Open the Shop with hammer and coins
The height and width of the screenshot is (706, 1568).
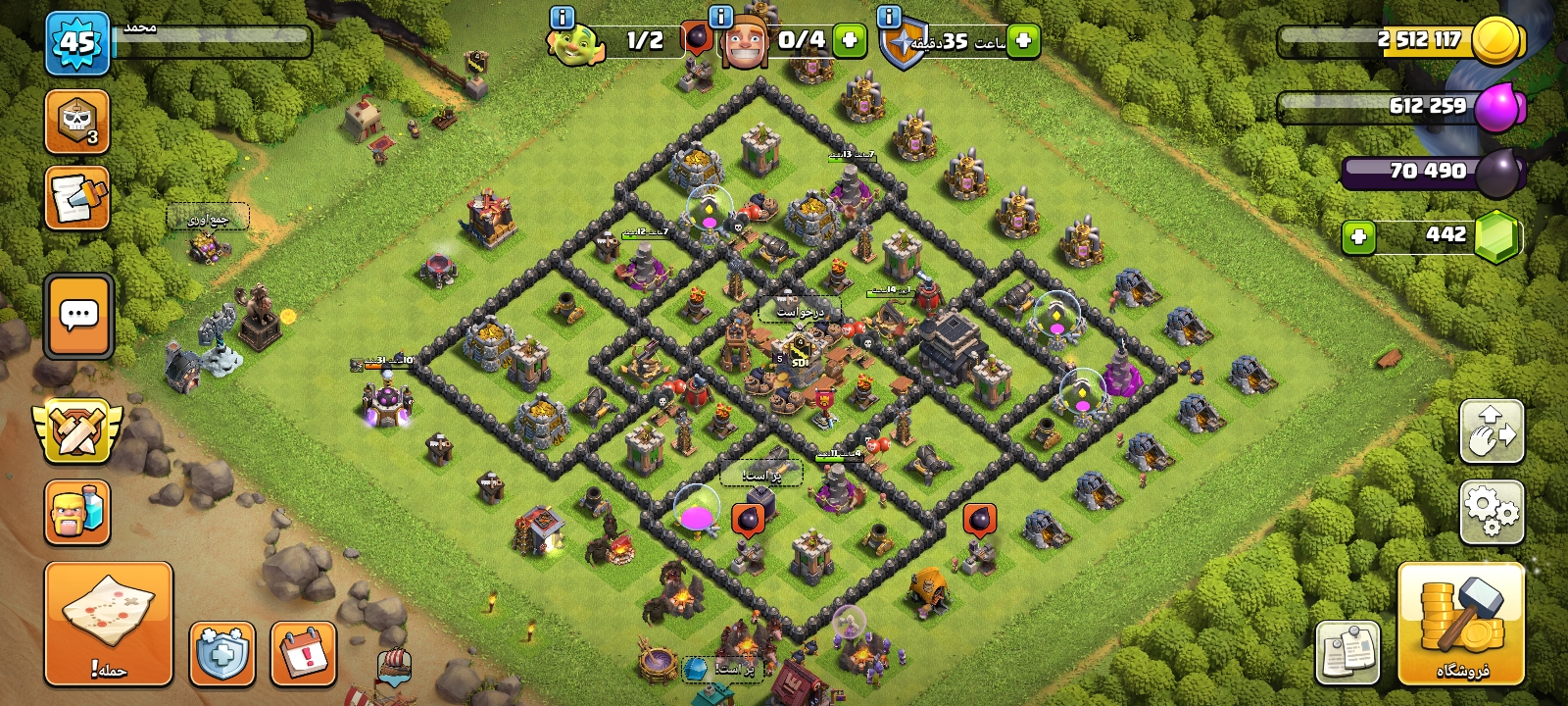[x=1460, y=624]
